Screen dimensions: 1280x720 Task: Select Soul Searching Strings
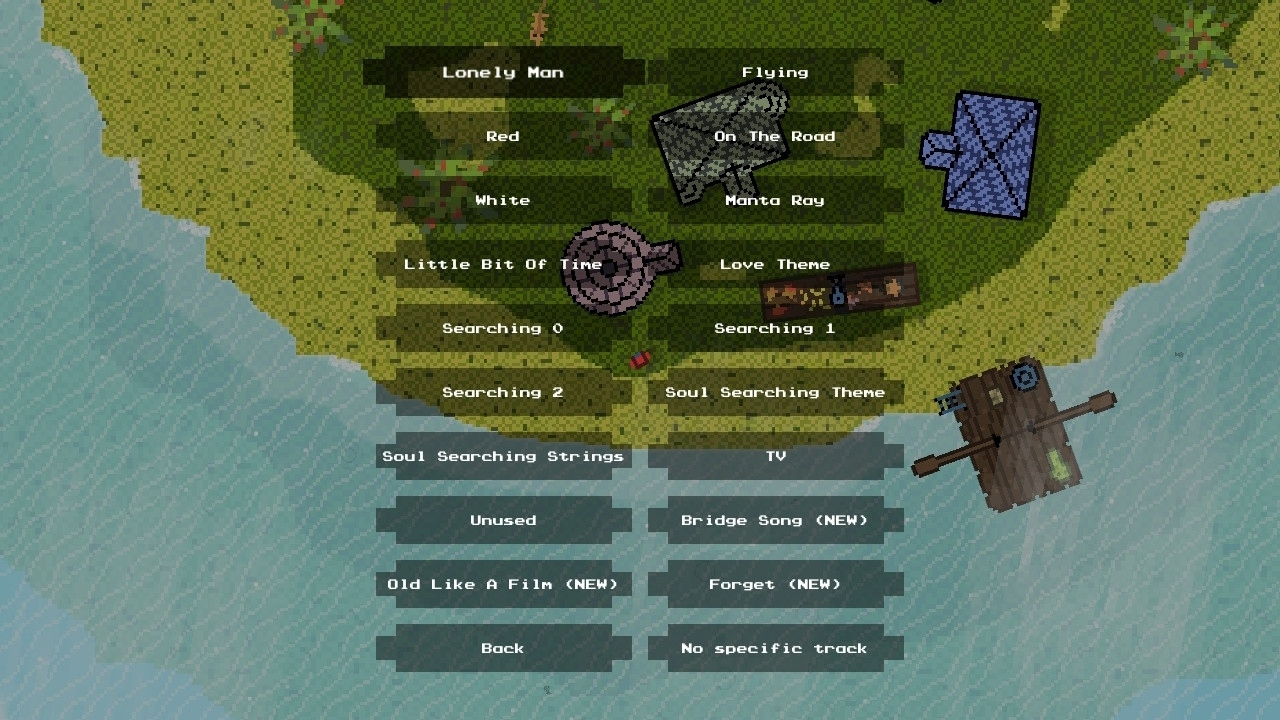[x=503, y=456]
